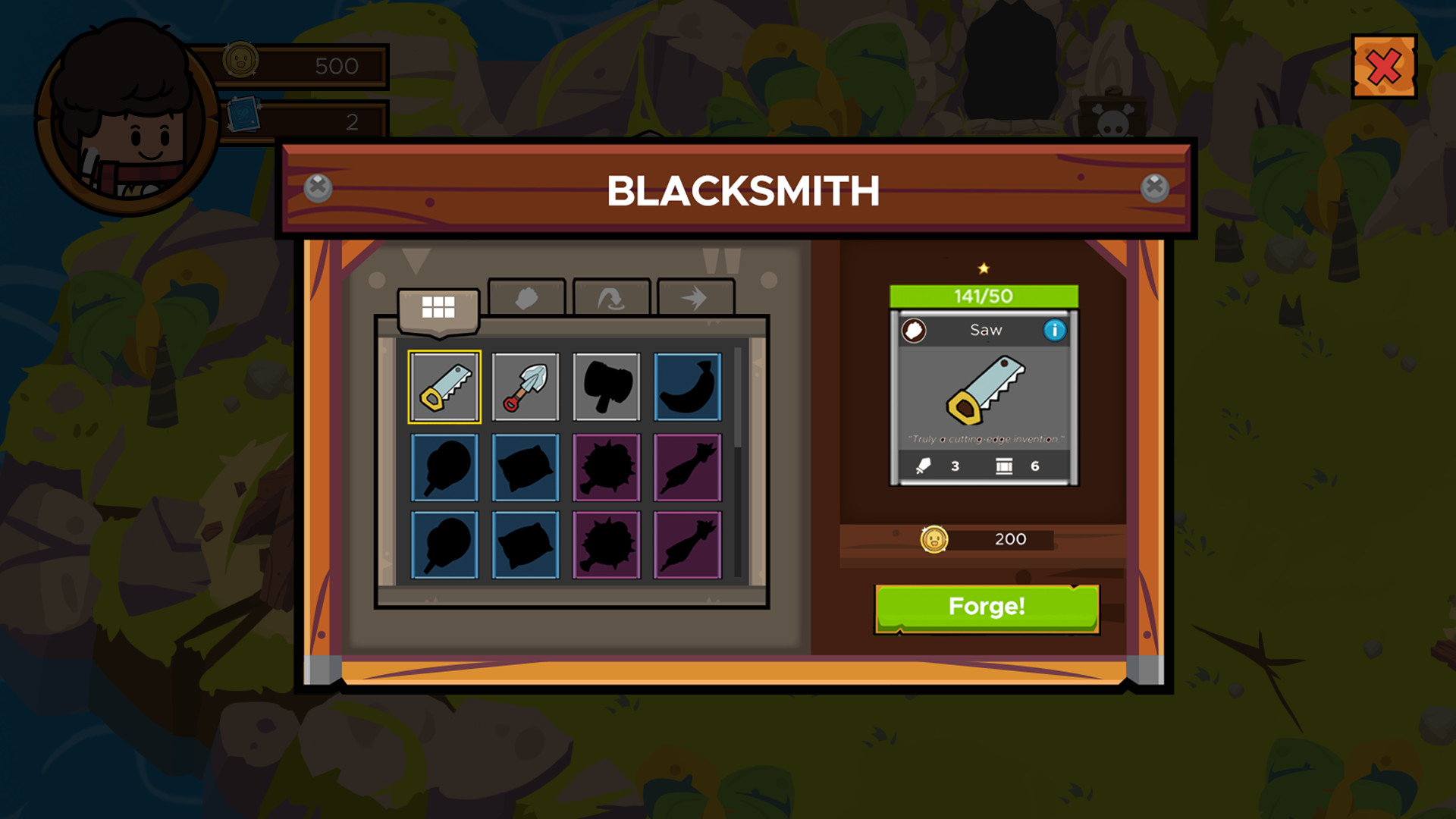Open the curved arrow category tab
The width and height of the screenshot is (1456, 819).
[610, 296]
